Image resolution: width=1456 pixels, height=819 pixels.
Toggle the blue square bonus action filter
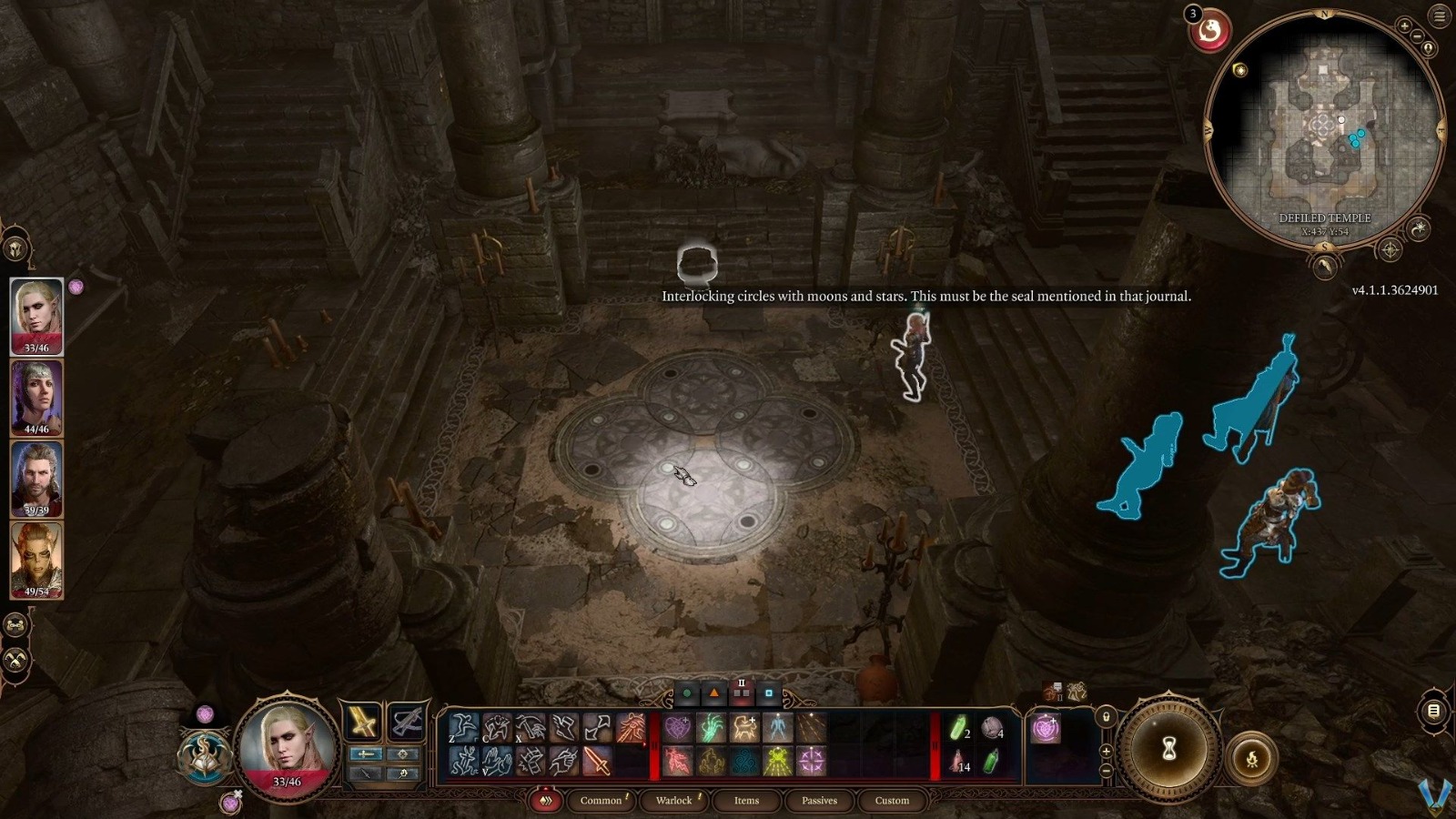pos(768,692)
